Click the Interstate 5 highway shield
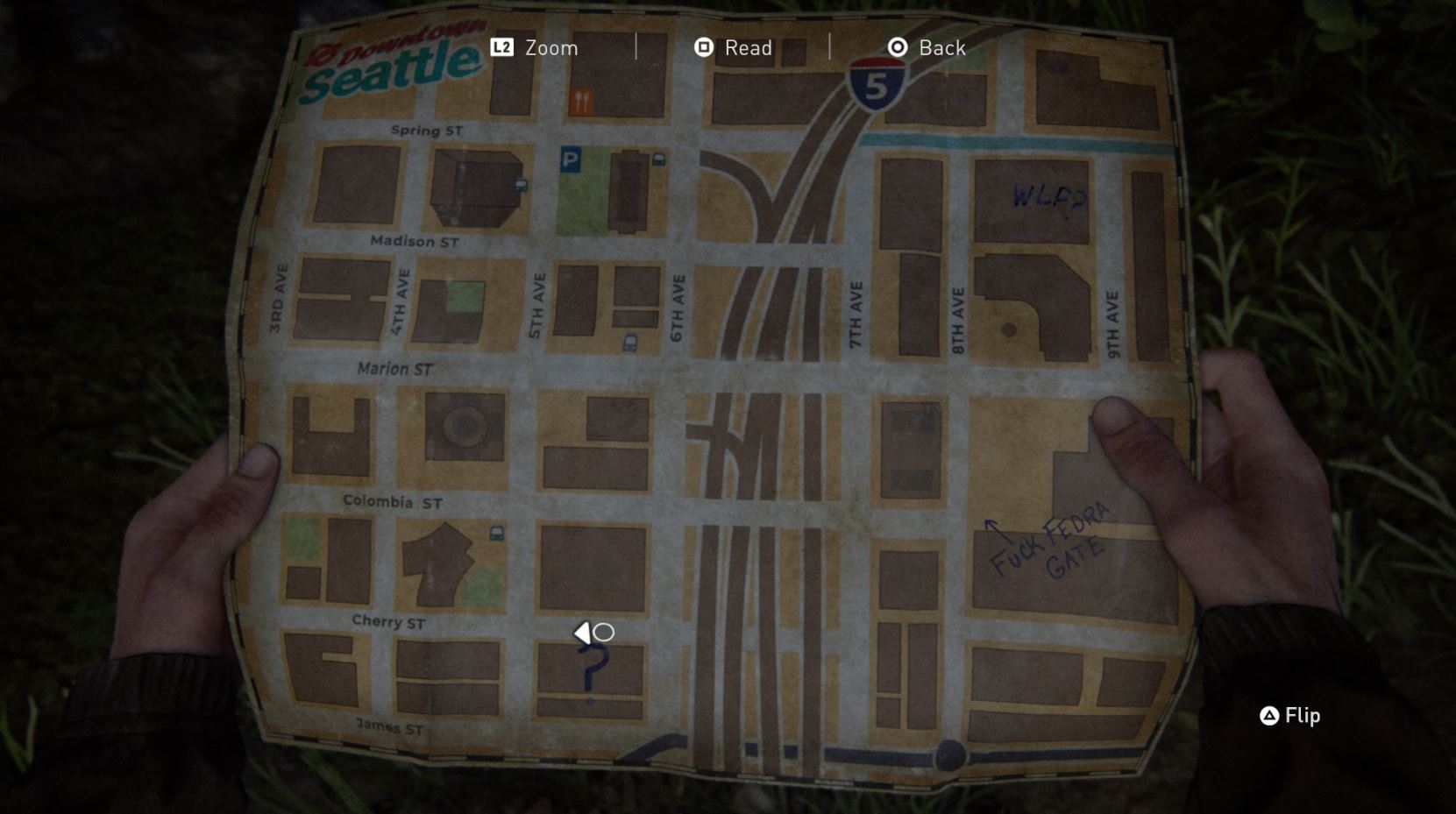Screen dimensions: 1456x814 point(877,84)
